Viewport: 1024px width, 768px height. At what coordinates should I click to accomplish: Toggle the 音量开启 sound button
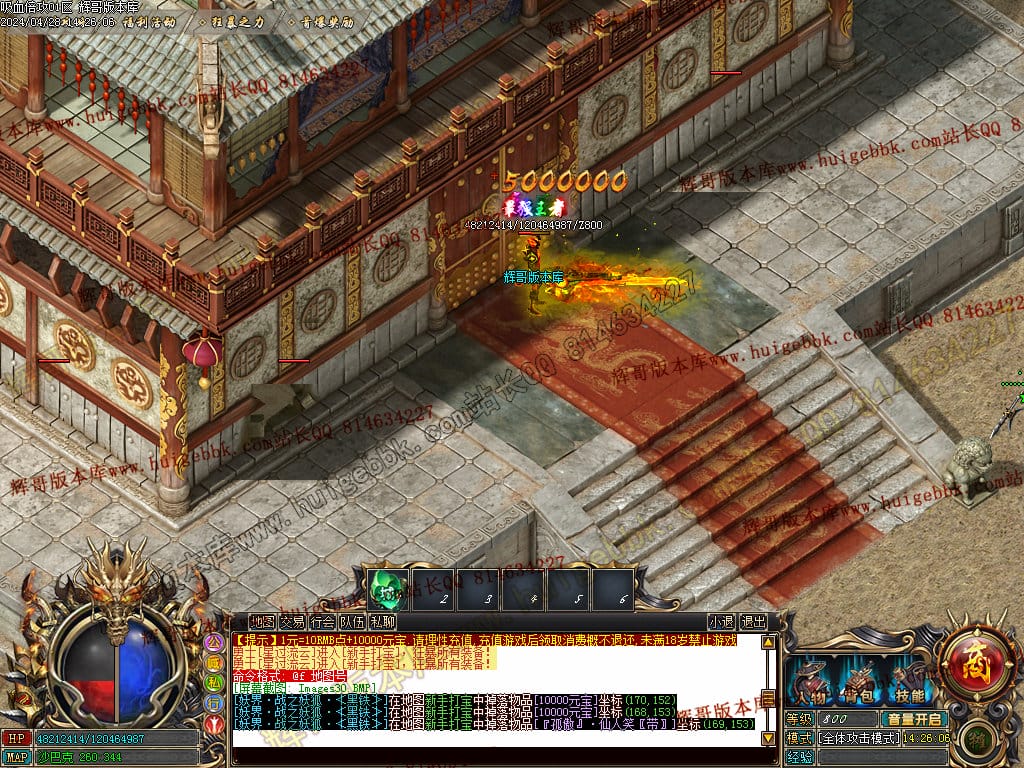click(x=912, y=719)
